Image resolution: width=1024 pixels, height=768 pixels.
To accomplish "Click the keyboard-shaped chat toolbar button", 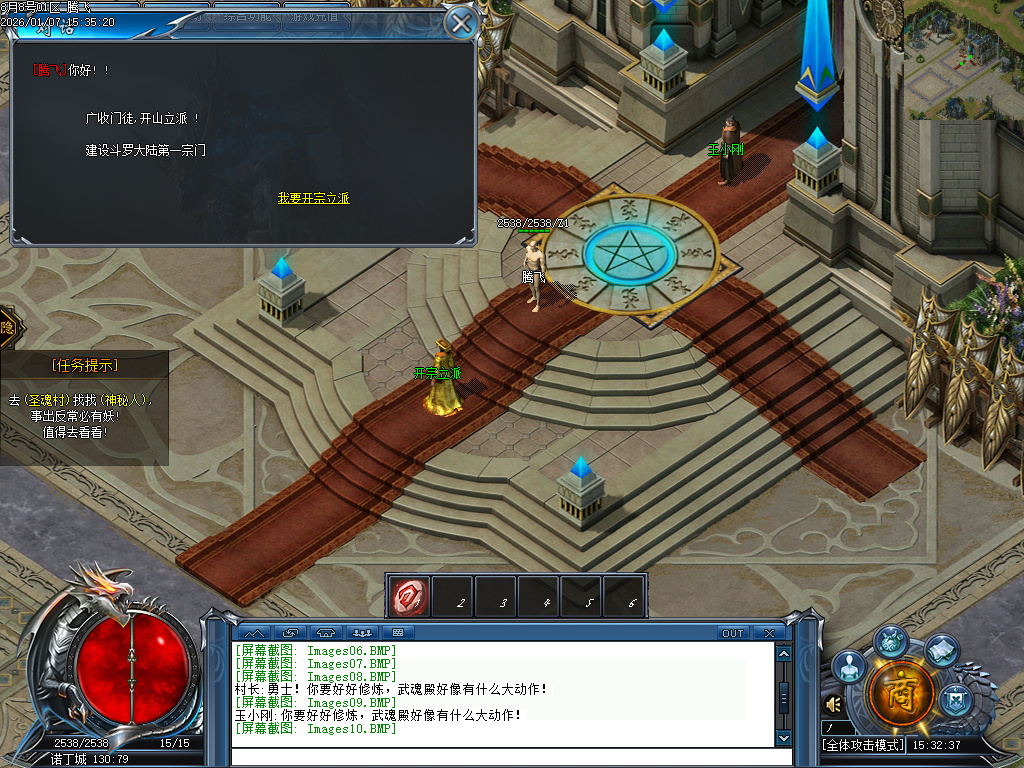I will pyautogui.click(x=397, y=633).
